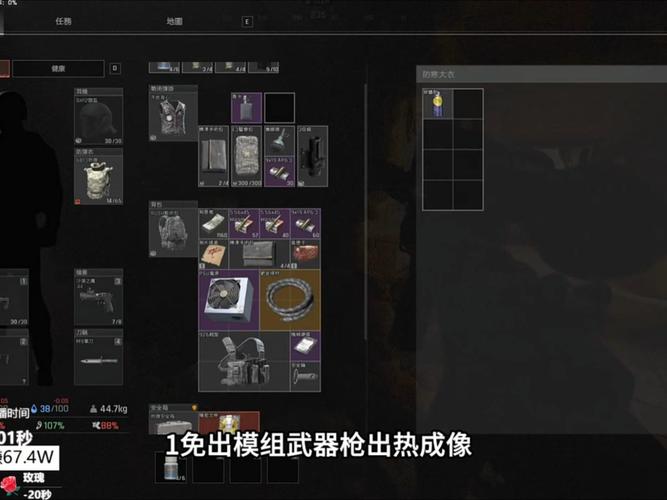Open the 任务 (Tasks) tab

click(x=64, y=20)
